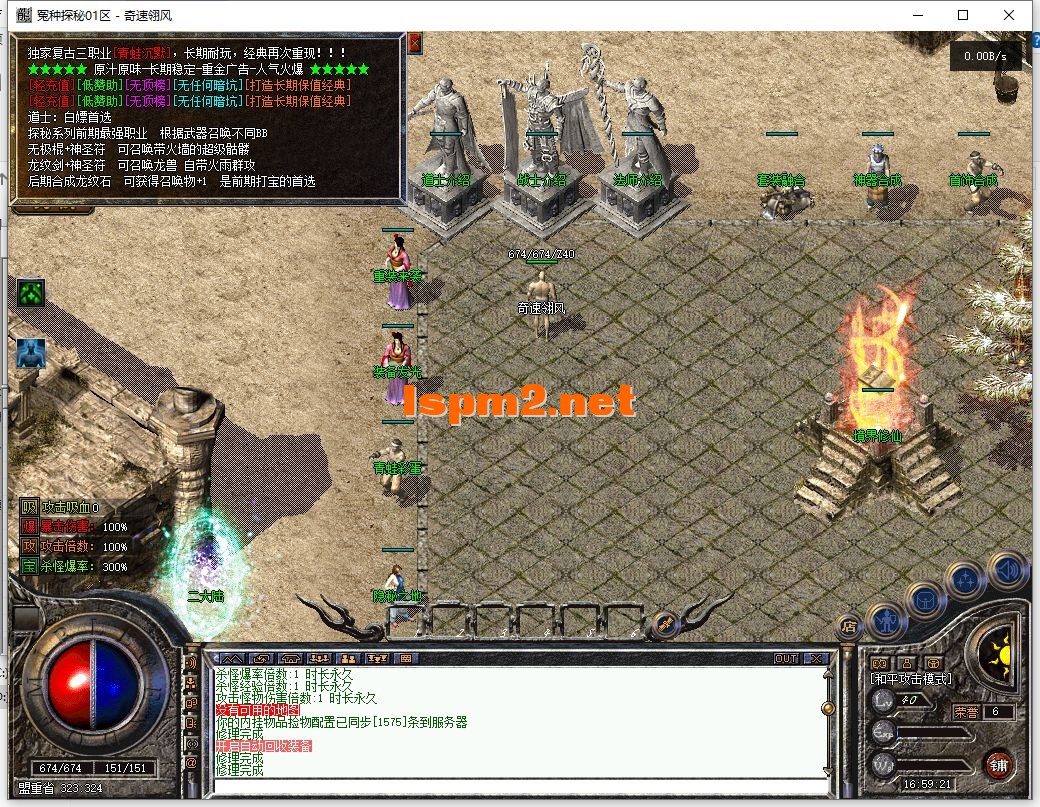Click the OUT button on chat bar
This screenshot has height=807, width=1040.
pyautogui.click(x=786, y=658)
